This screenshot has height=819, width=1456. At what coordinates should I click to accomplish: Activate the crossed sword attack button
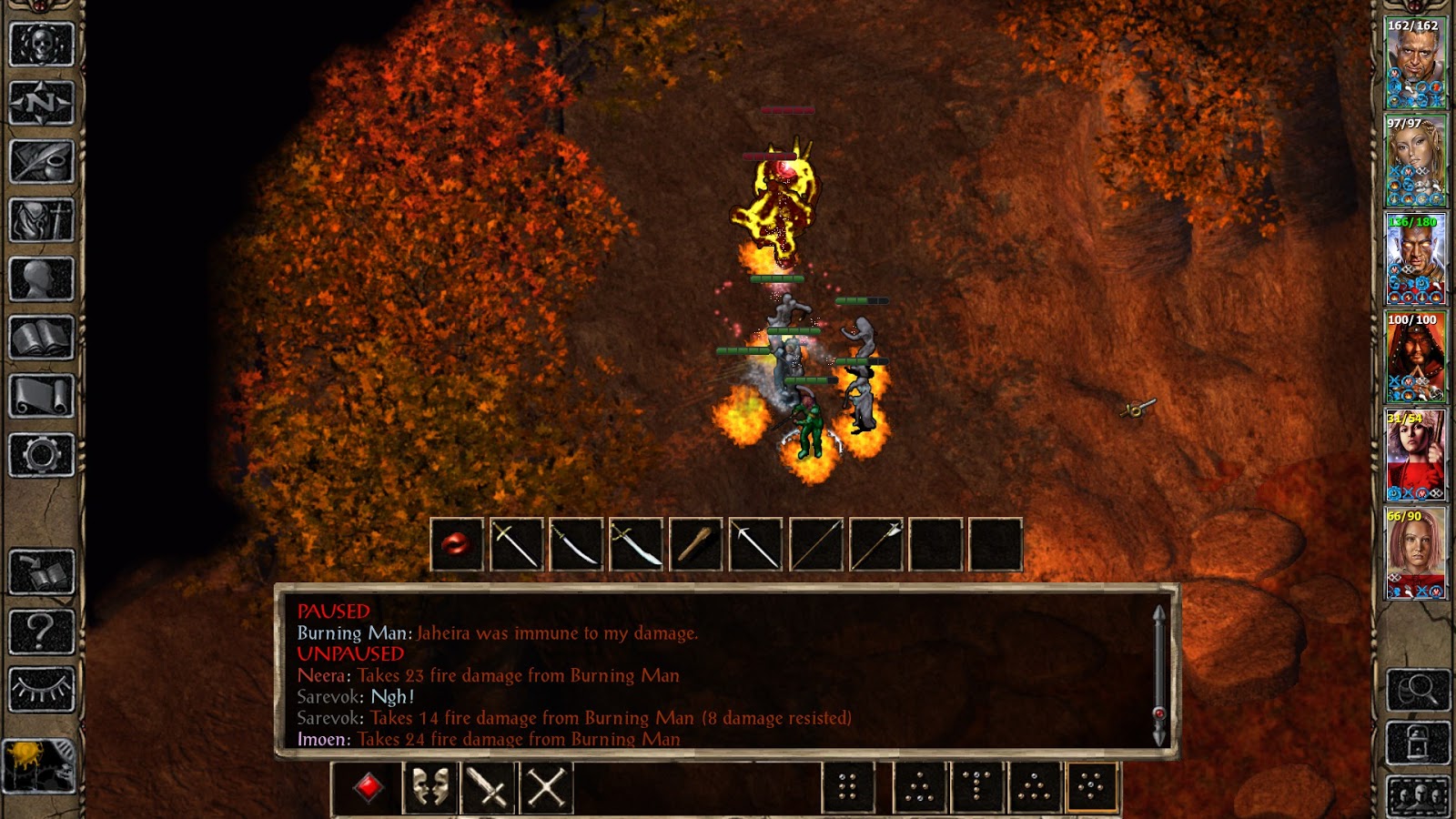point(487,788)
